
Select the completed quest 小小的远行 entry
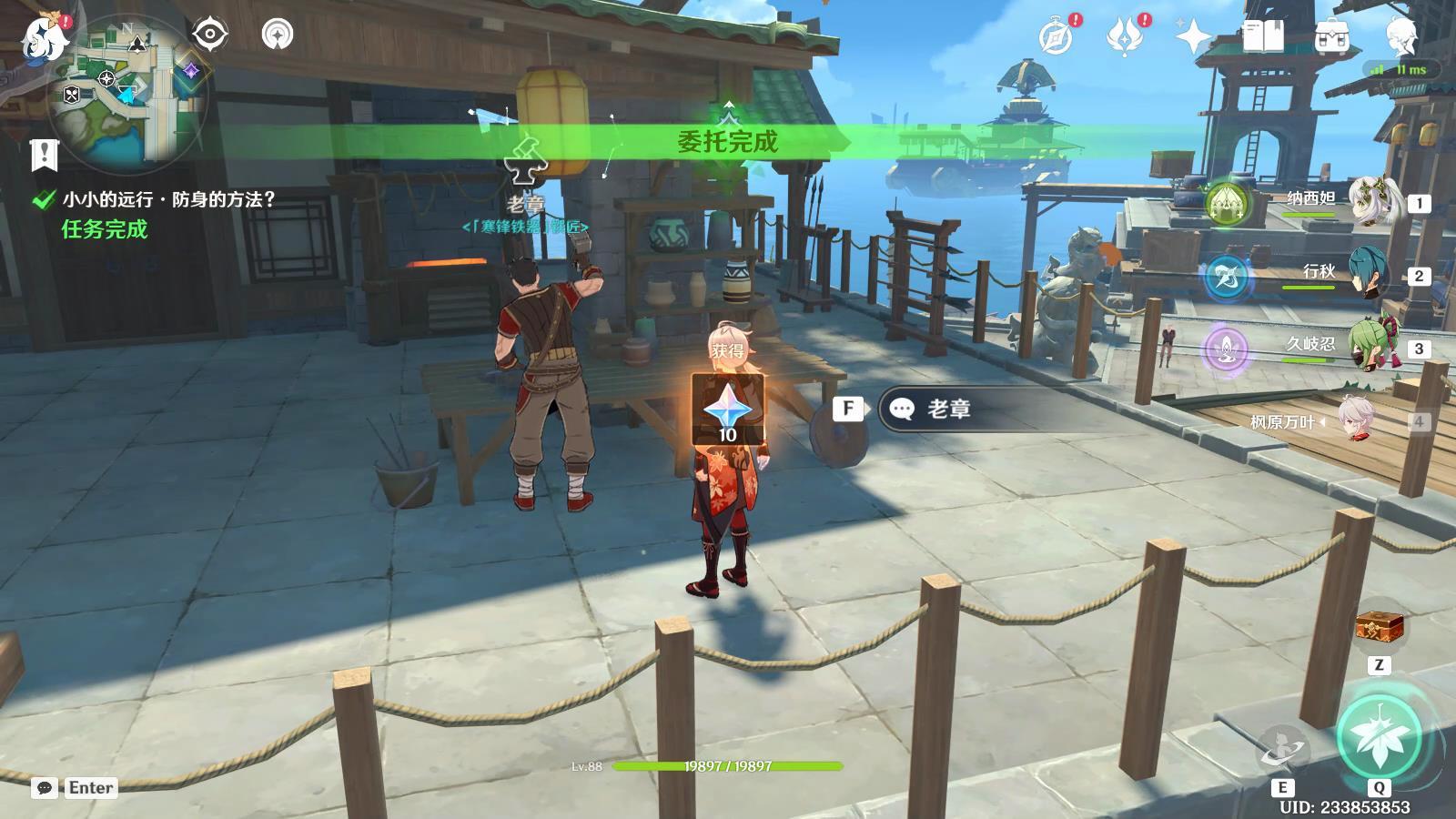coord(168,199)
